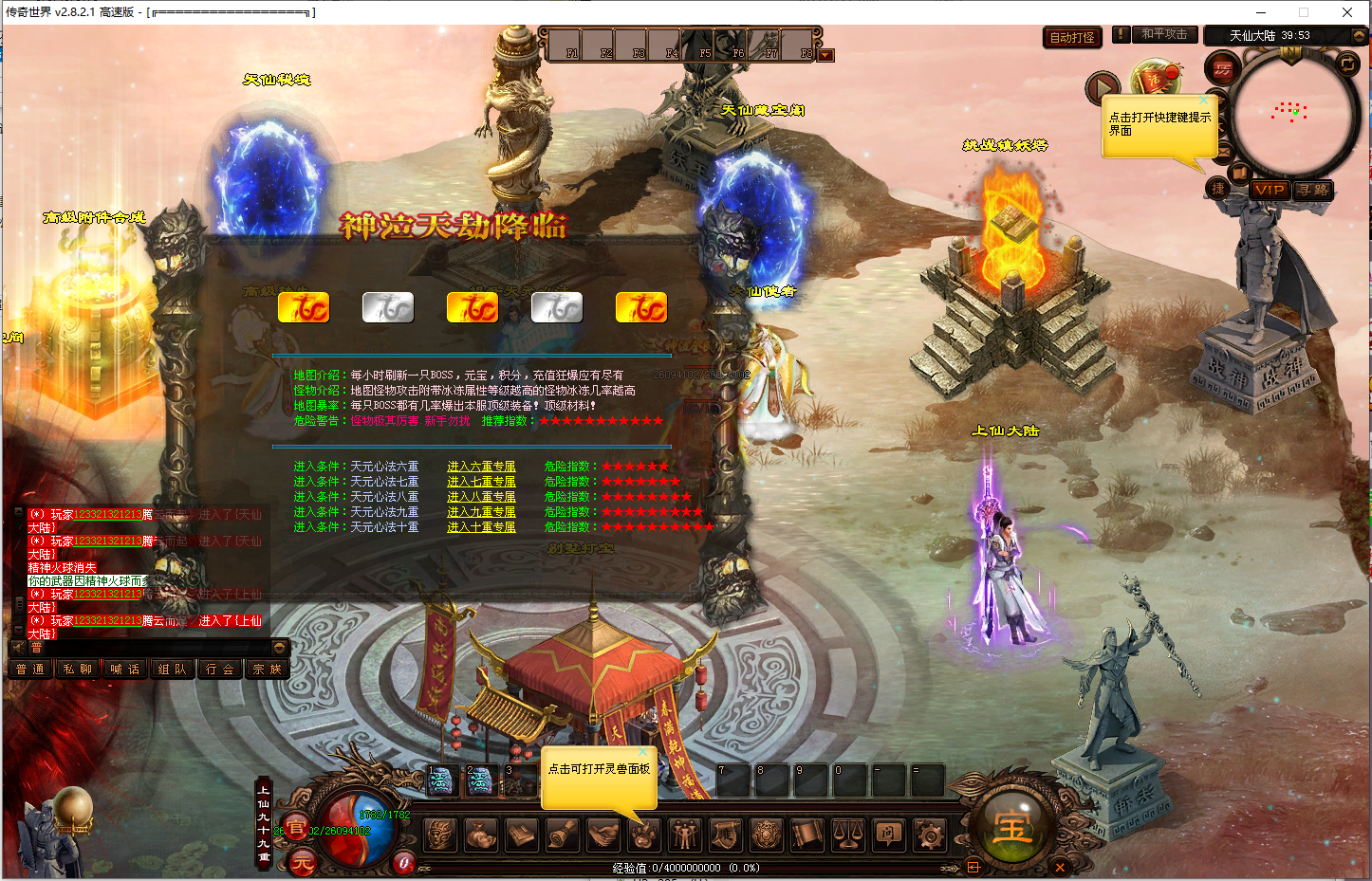
Task: Select the 组队 team chat tab
Action: click(x=172, y=670)
